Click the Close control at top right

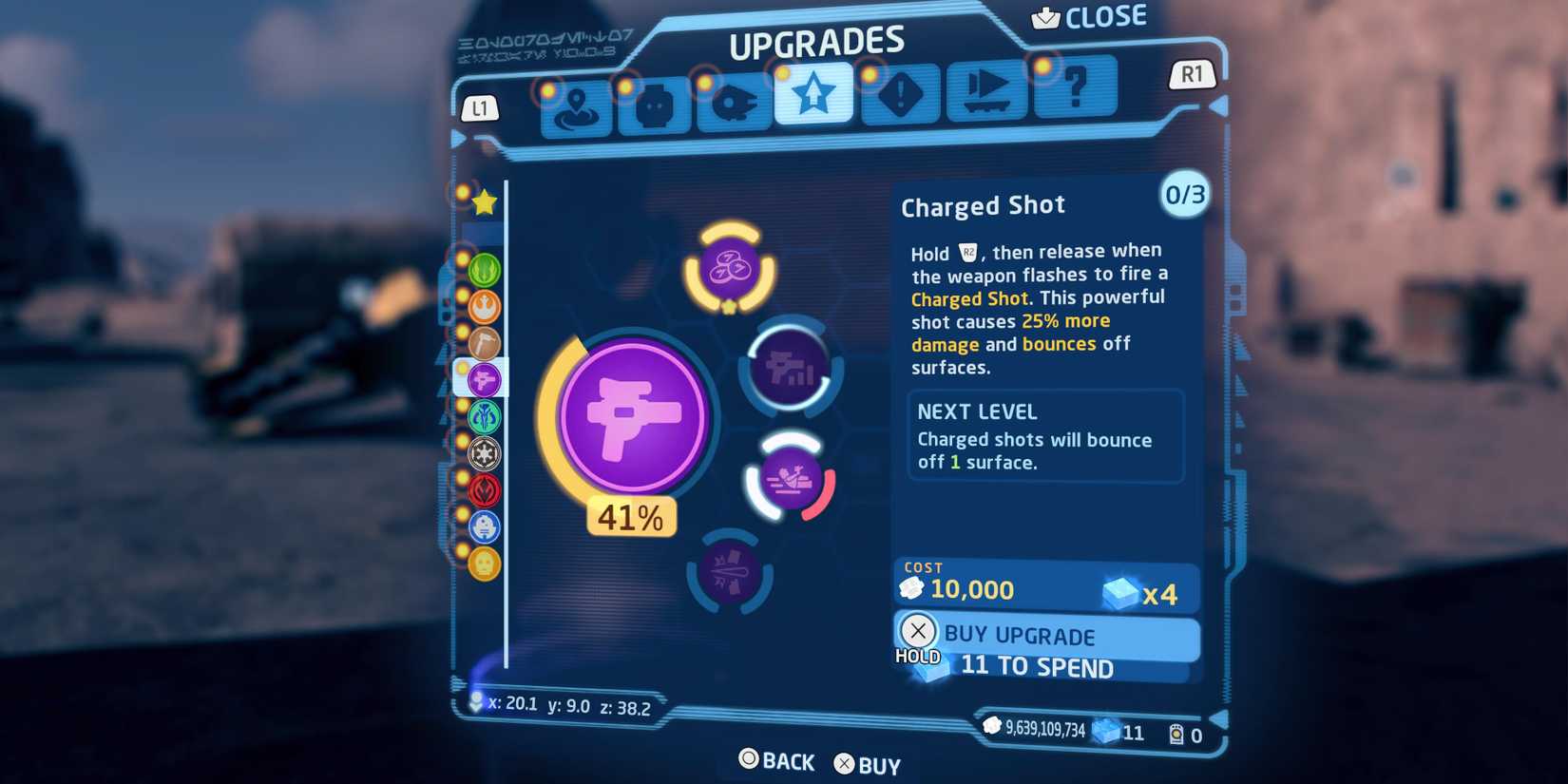pyautogui.click(x=1091, y=15)
